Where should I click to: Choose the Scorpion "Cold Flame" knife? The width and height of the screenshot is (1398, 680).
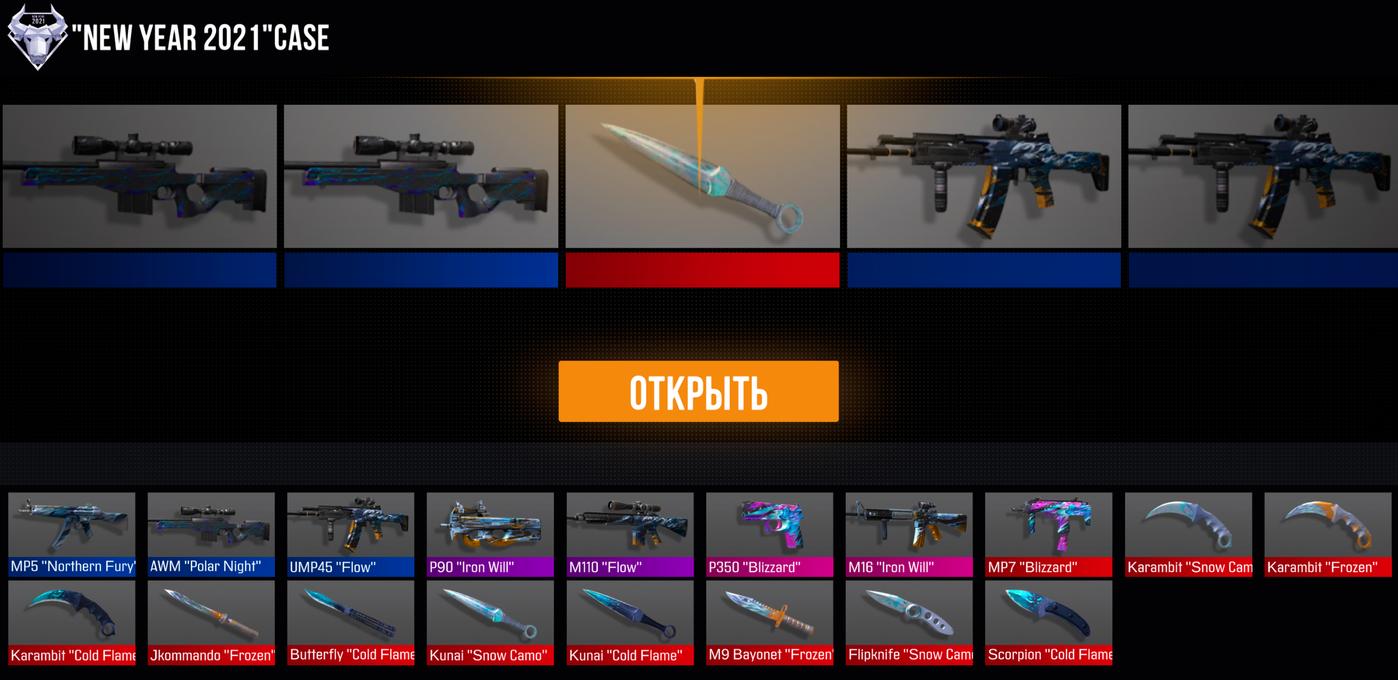pyautogui.click(x=1048, y=622)
